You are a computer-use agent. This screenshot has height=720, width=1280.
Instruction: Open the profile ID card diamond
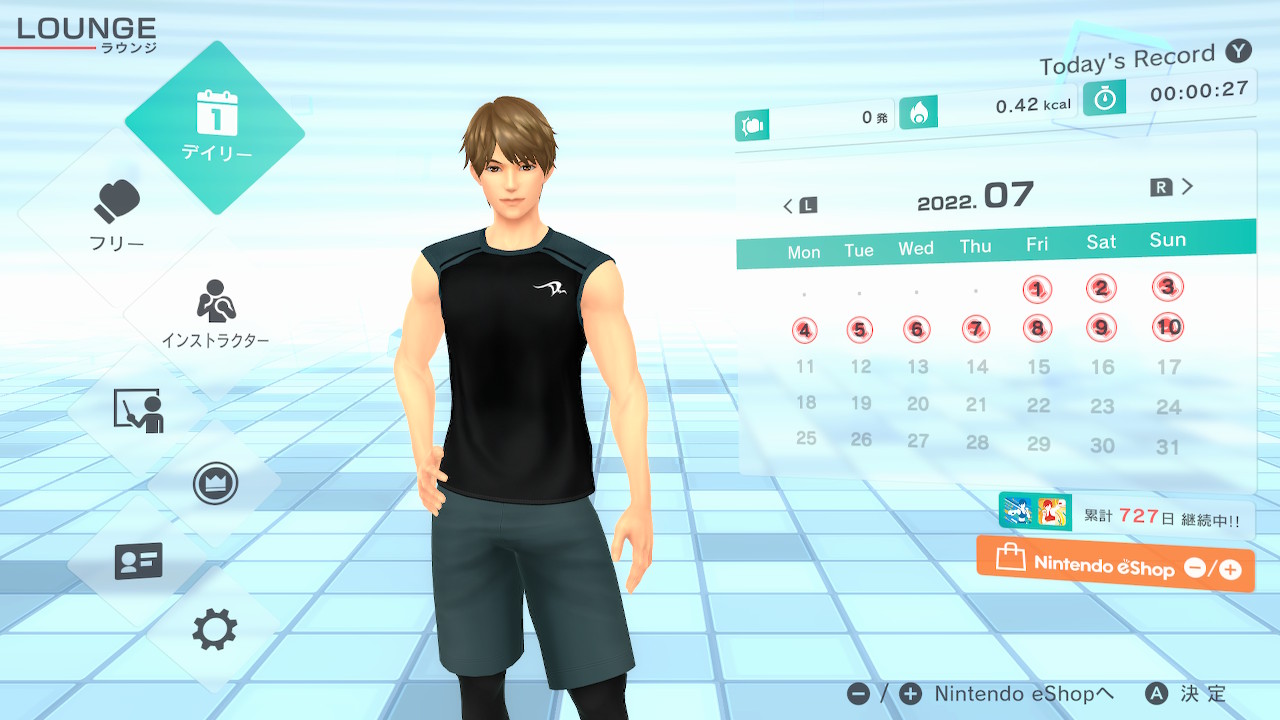(x=138, y=560)
